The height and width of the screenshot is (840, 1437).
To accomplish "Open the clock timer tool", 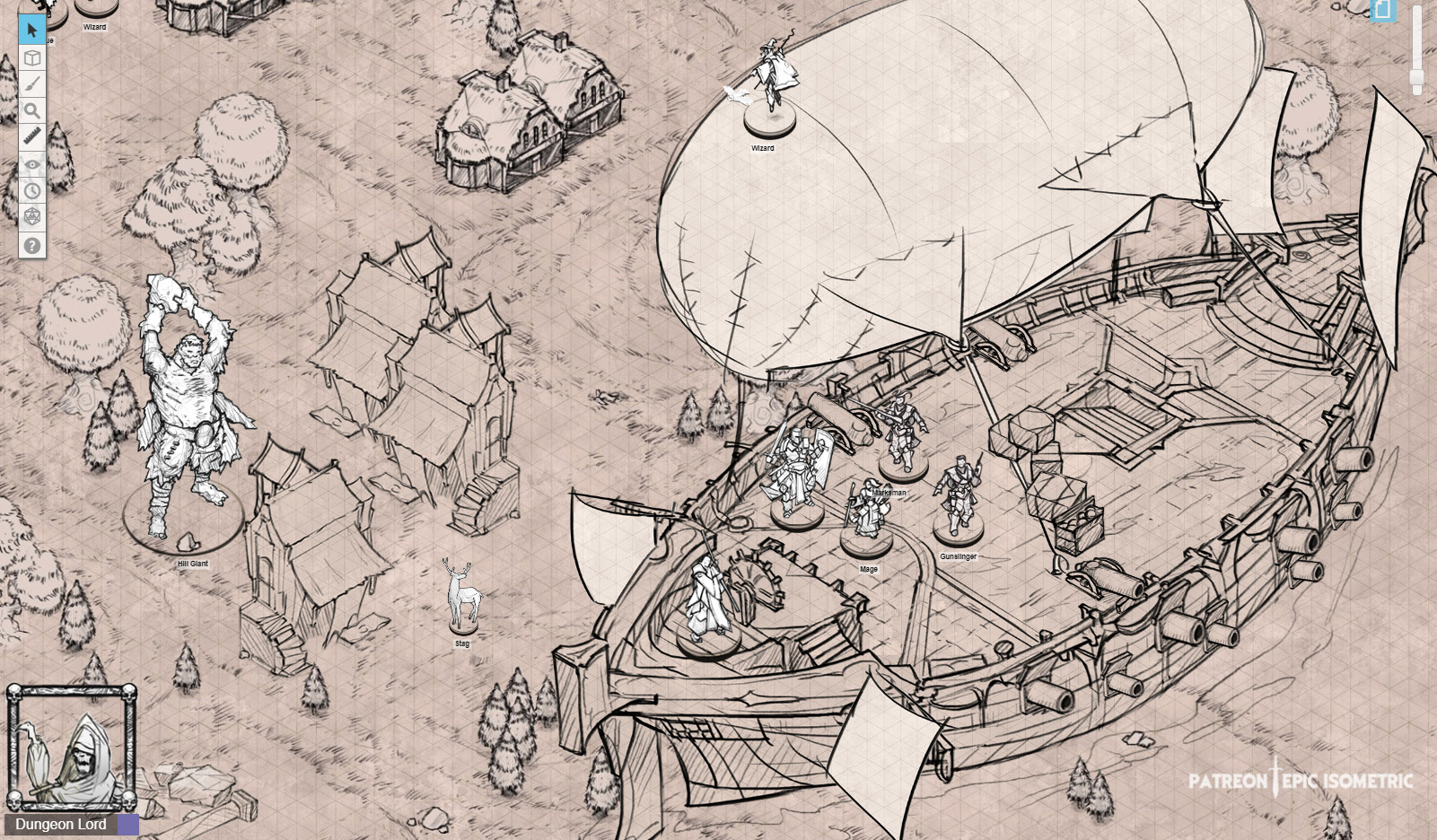I will click(x=31, y=191).
